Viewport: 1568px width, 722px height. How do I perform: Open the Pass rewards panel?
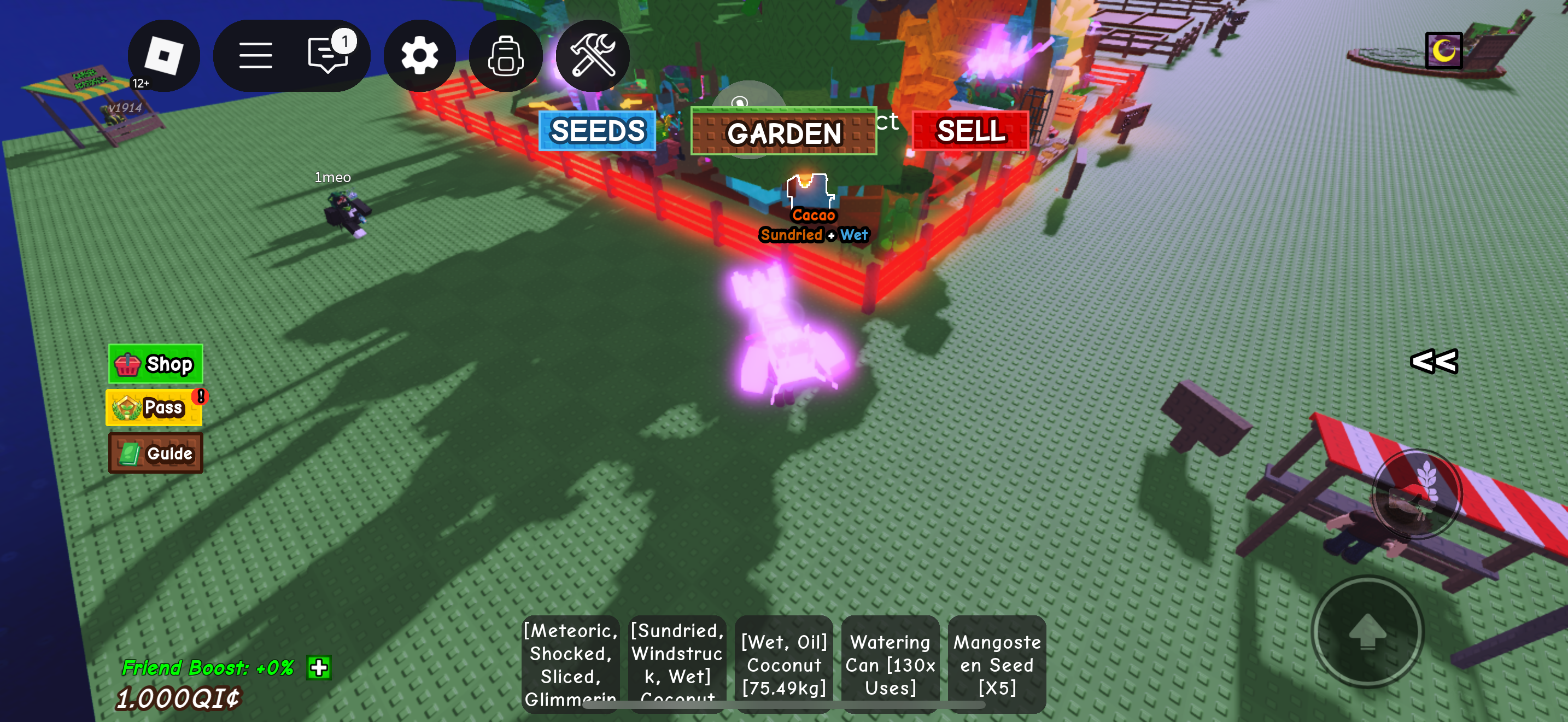coord(154,407)
